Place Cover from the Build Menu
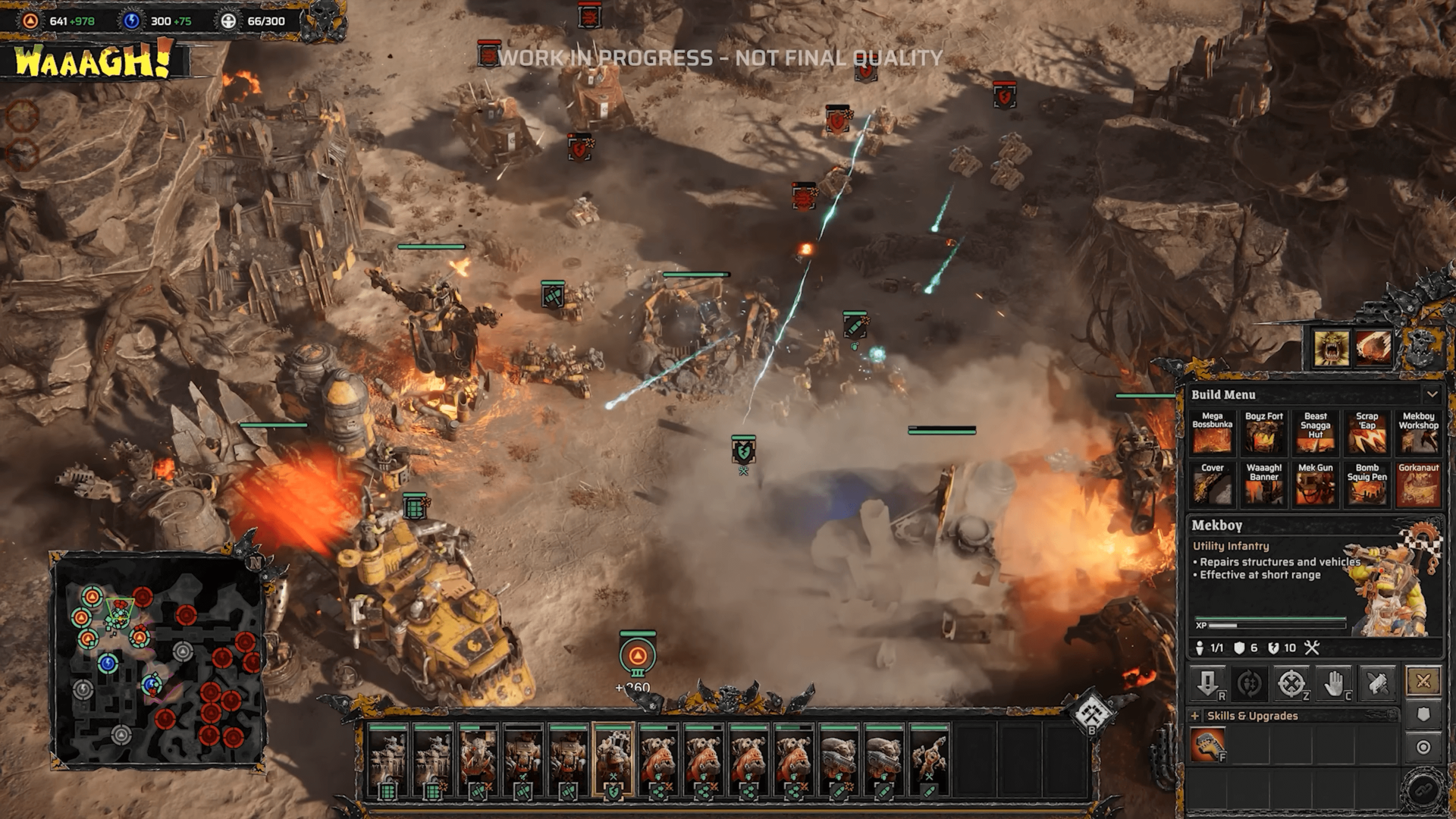 [x=1212, y=485]
